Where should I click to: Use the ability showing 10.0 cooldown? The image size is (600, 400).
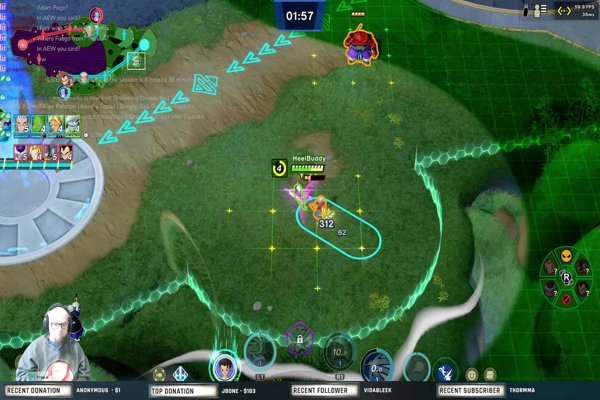tap(339, 351)
